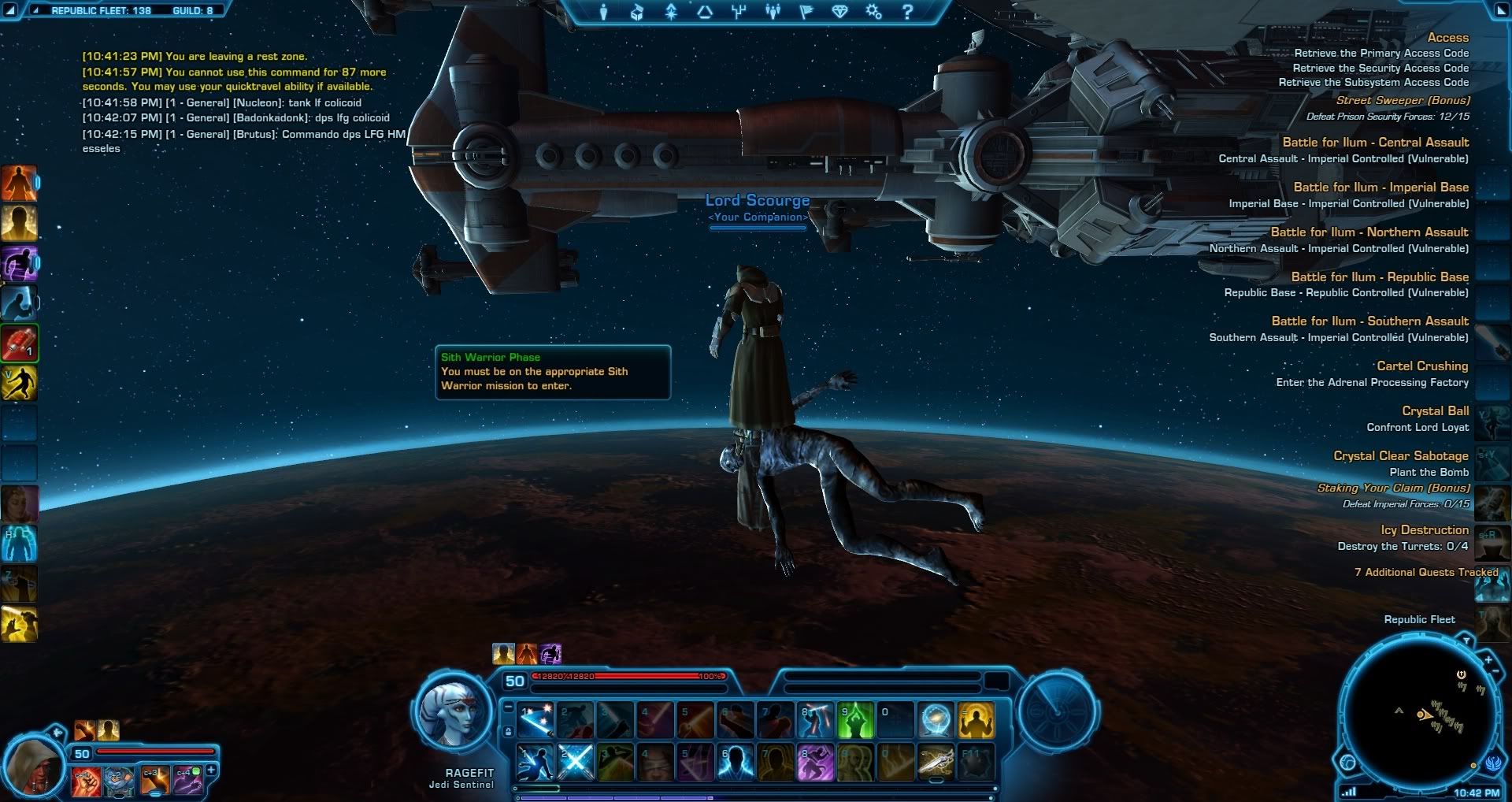Activate the purple leaping figure ability
This screenshot has height=802, width=1512.
click(x=815, y=763)
